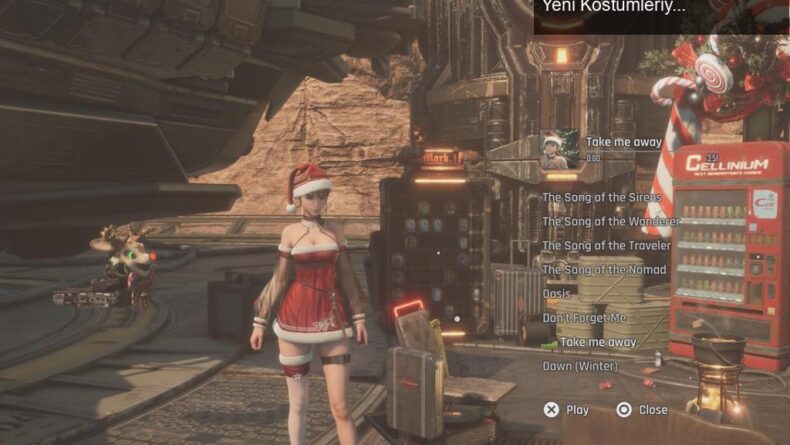Play The Song of the Traveler

[x=607, y=246]
